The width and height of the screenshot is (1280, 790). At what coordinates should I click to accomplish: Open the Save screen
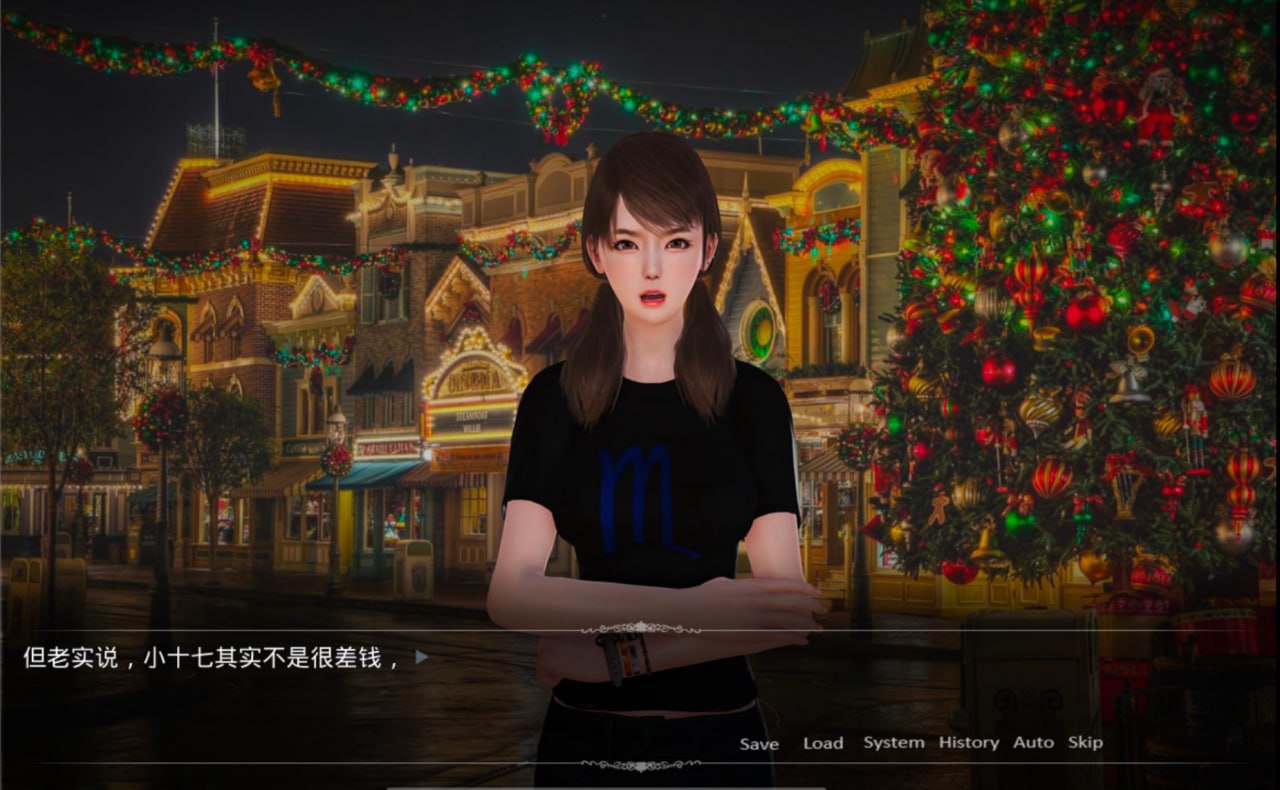pyautogui.click(x=760, y=744)
